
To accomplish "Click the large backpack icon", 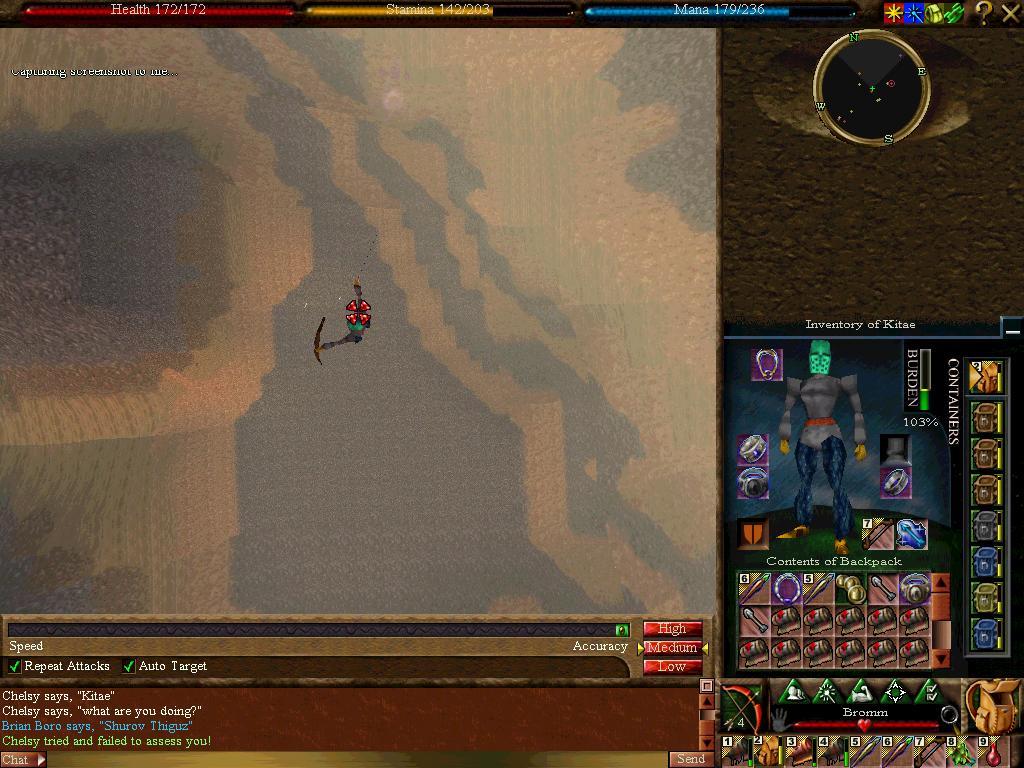I will [991, 706].
